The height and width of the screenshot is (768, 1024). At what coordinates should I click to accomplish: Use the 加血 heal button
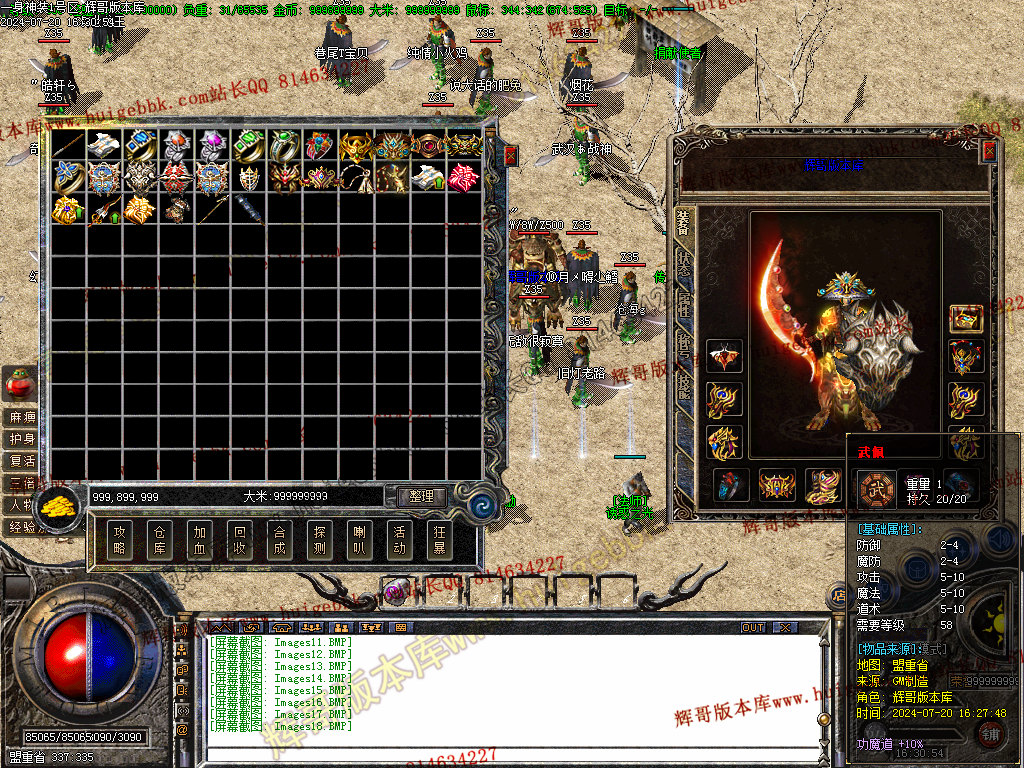[199, 540]
